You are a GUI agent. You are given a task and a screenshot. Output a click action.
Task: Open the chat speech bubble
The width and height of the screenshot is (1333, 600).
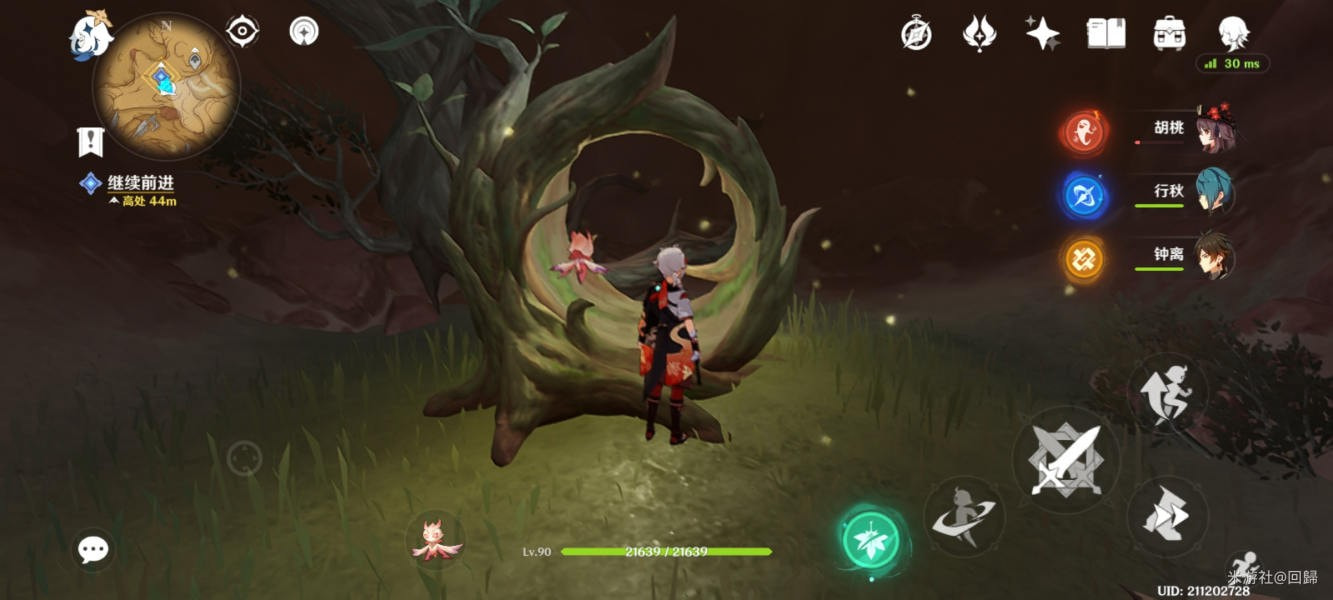click(x=93, y=549)
